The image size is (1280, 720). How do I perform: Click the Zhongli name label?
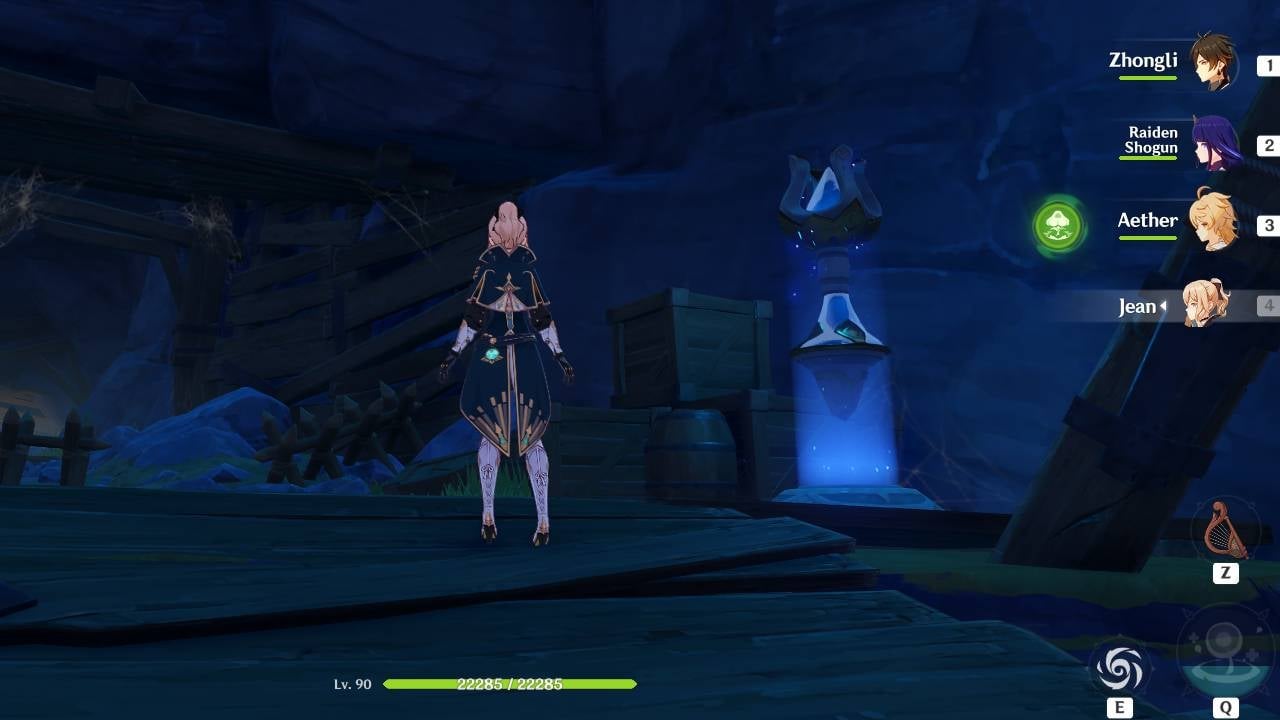[1145, 61]
